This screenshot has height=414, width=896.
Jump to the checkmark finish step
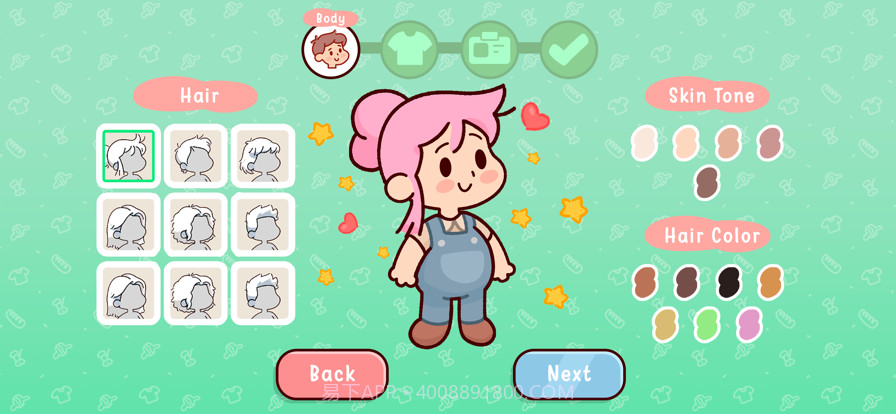tap(569, 49)
